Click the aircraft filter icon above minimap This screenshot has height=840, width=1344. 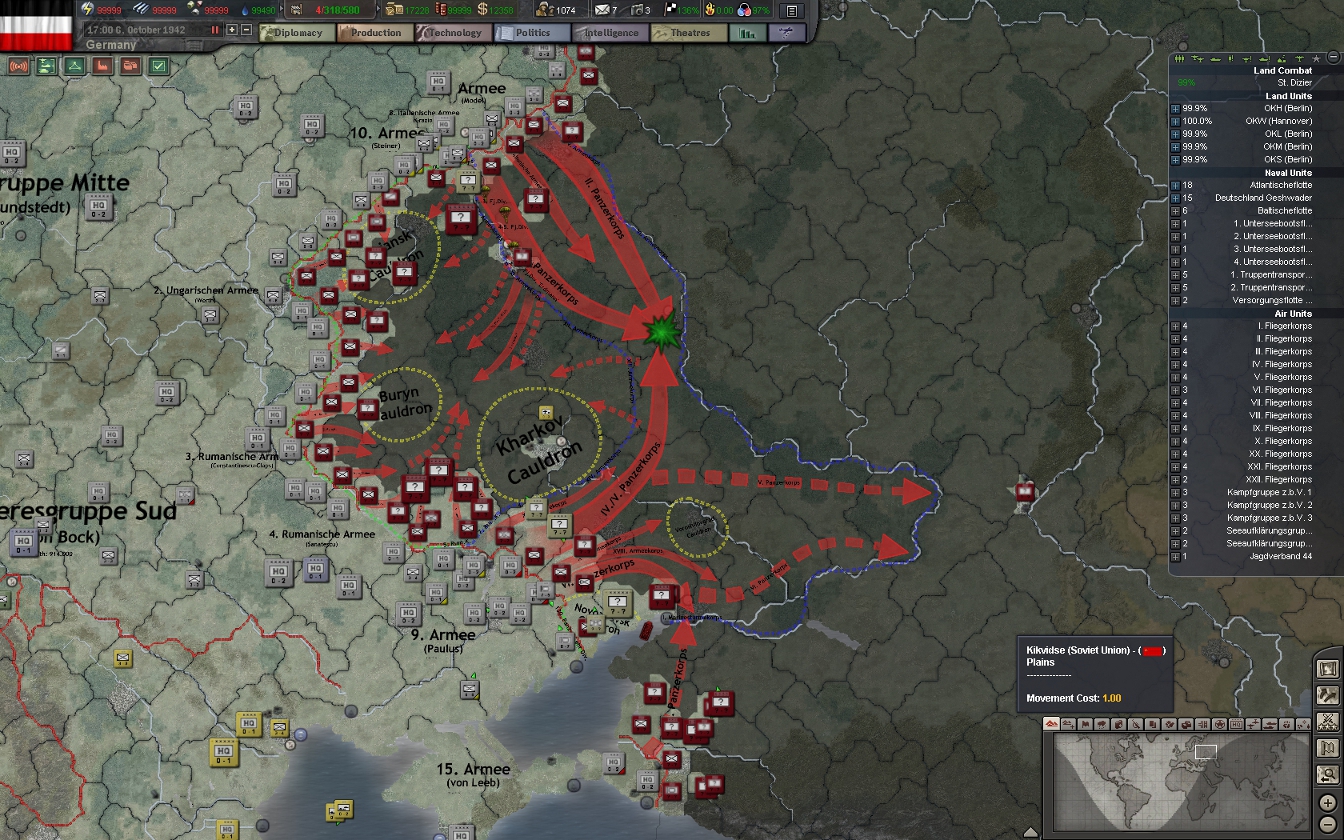click(1254, 724)
